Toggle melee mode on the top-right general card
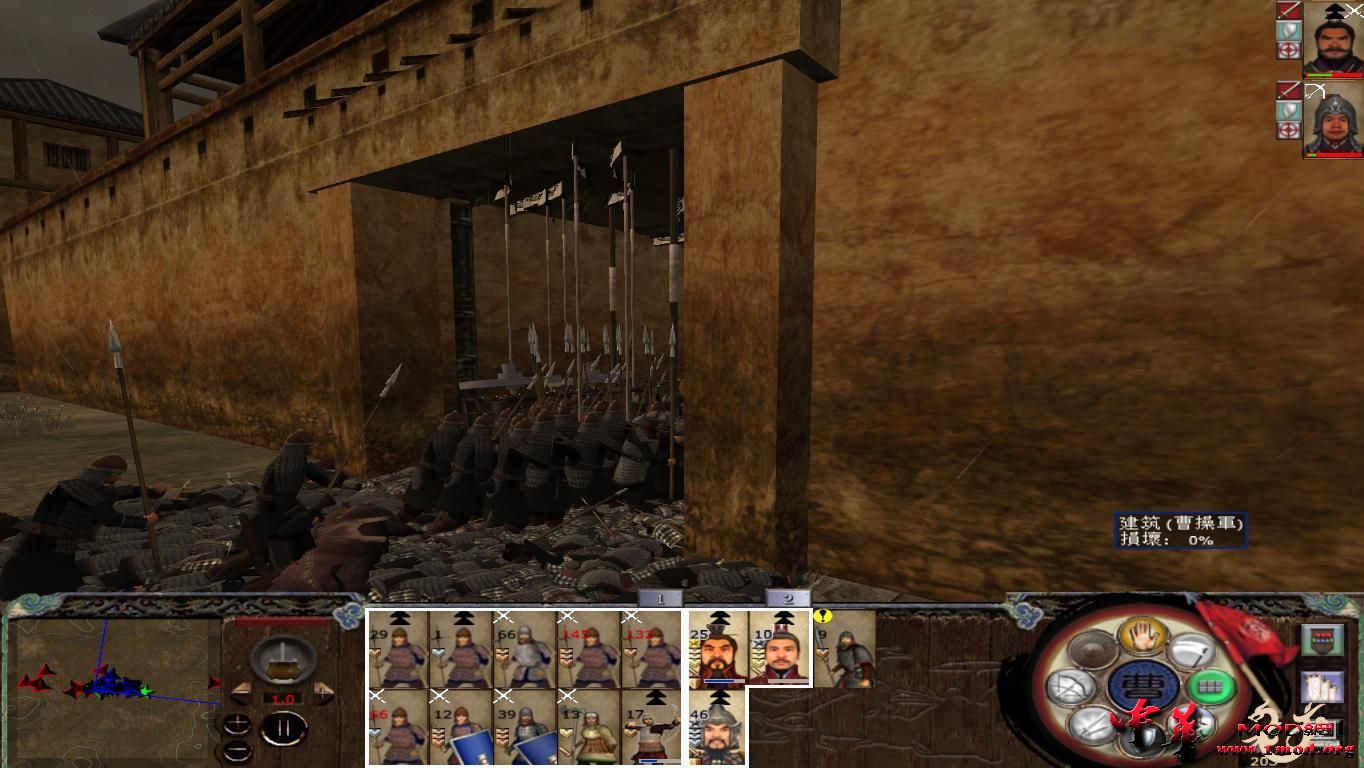This screenshot has height=768, width=1364. pyautogui.click(x=1289, y=11)
